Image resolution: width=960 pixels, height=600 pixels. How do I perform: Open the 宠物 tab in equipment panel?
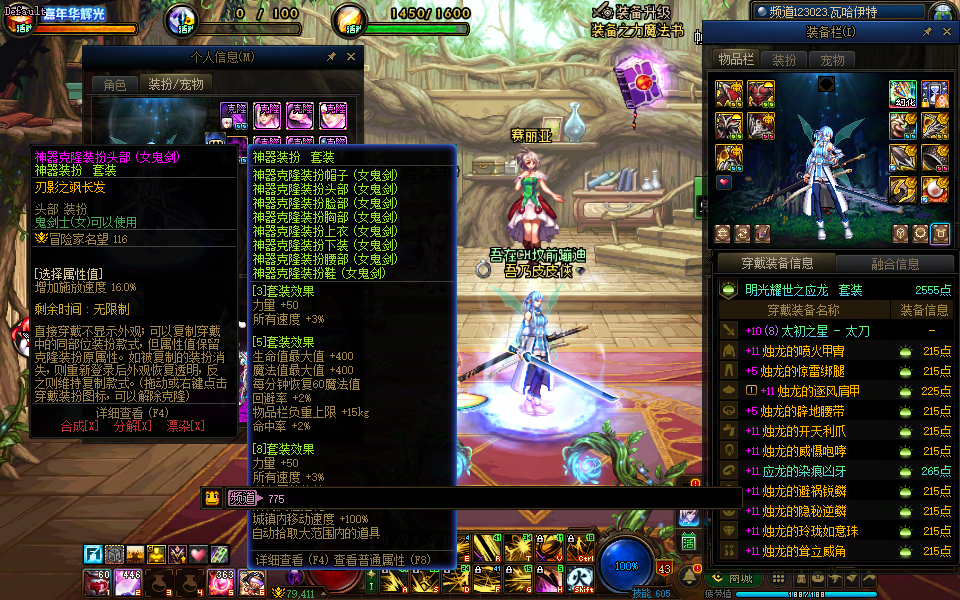[x=832, y=60]
